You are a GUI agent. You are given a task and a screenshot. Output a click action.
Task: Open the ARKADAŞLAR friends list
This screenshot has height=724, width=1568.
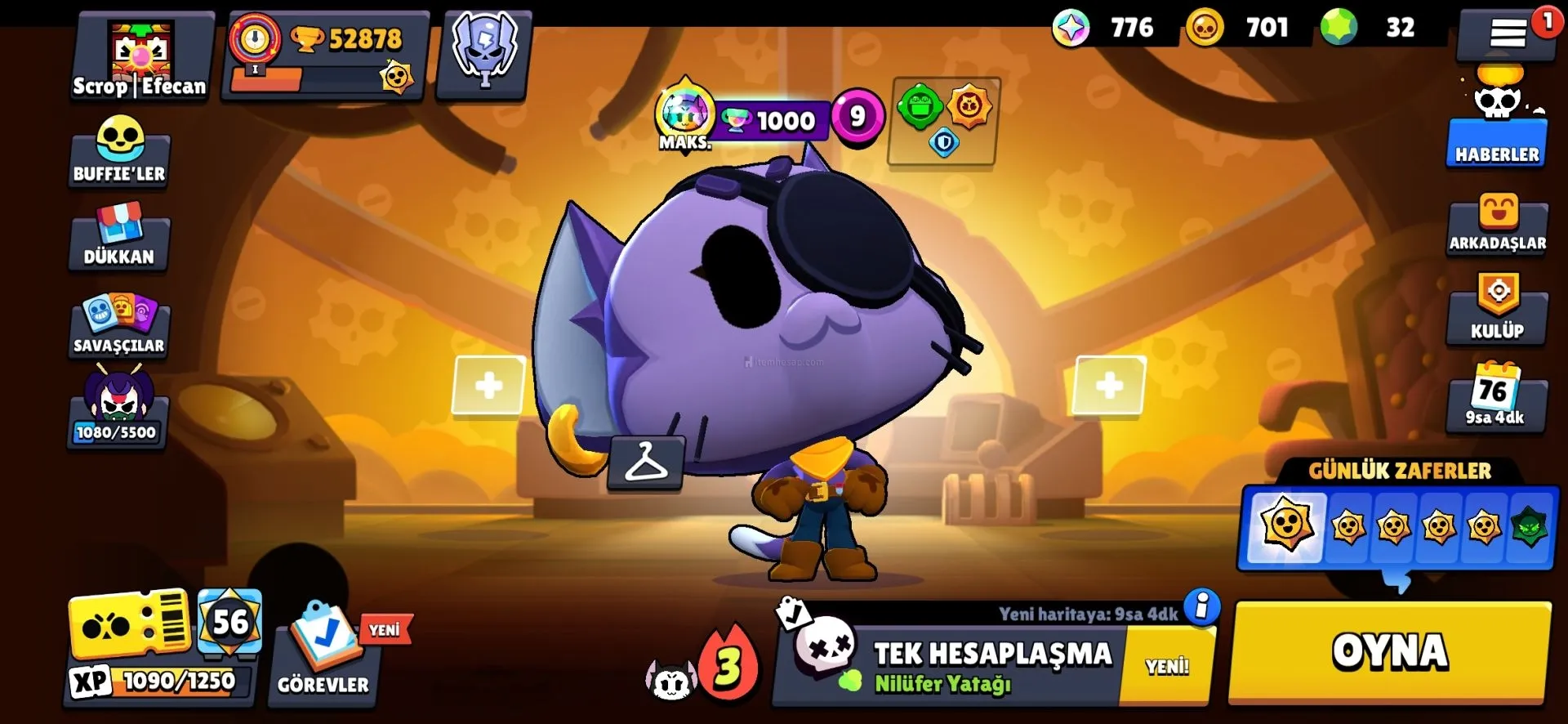coord(1497,225)
